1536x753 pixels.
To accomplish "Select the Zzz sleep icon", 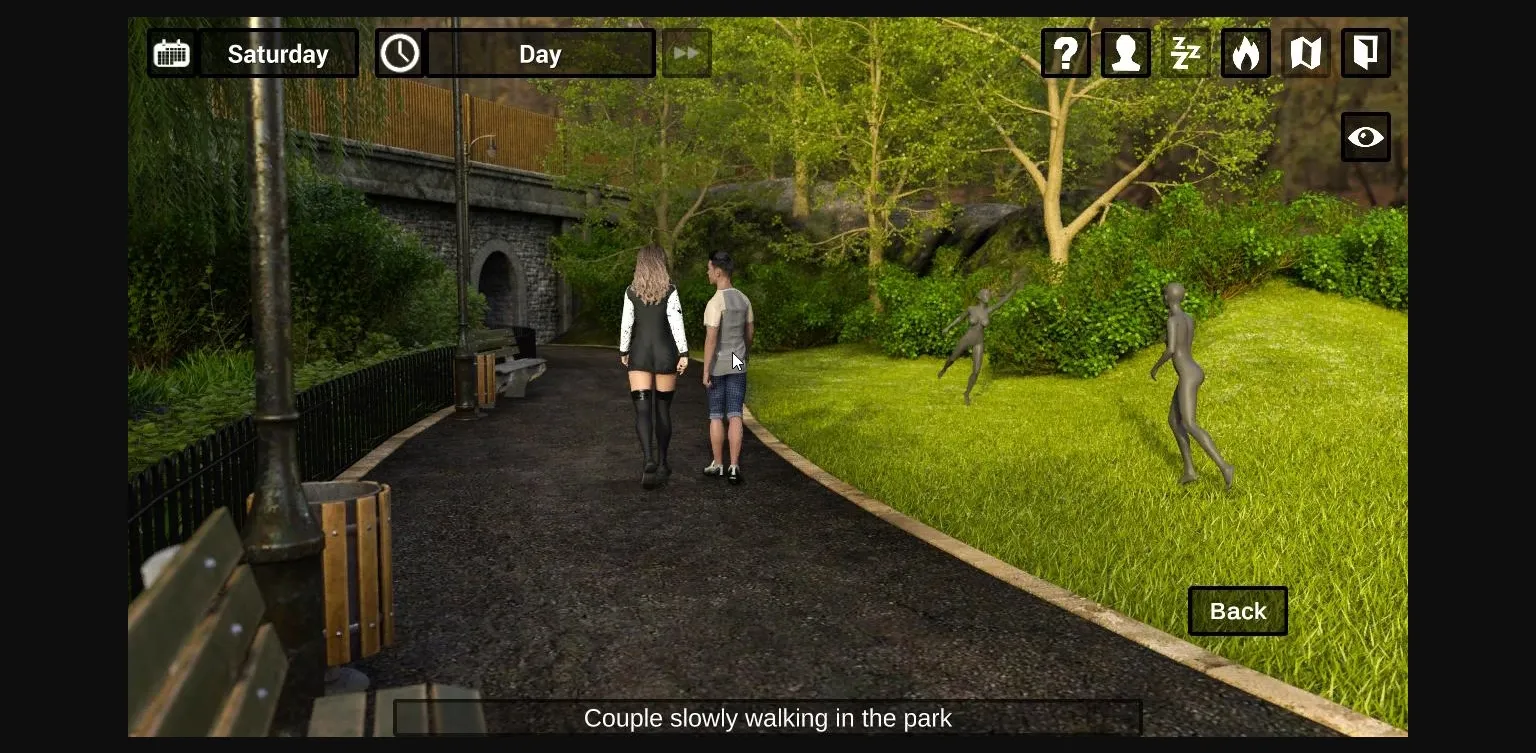I will coord(1185,53).
